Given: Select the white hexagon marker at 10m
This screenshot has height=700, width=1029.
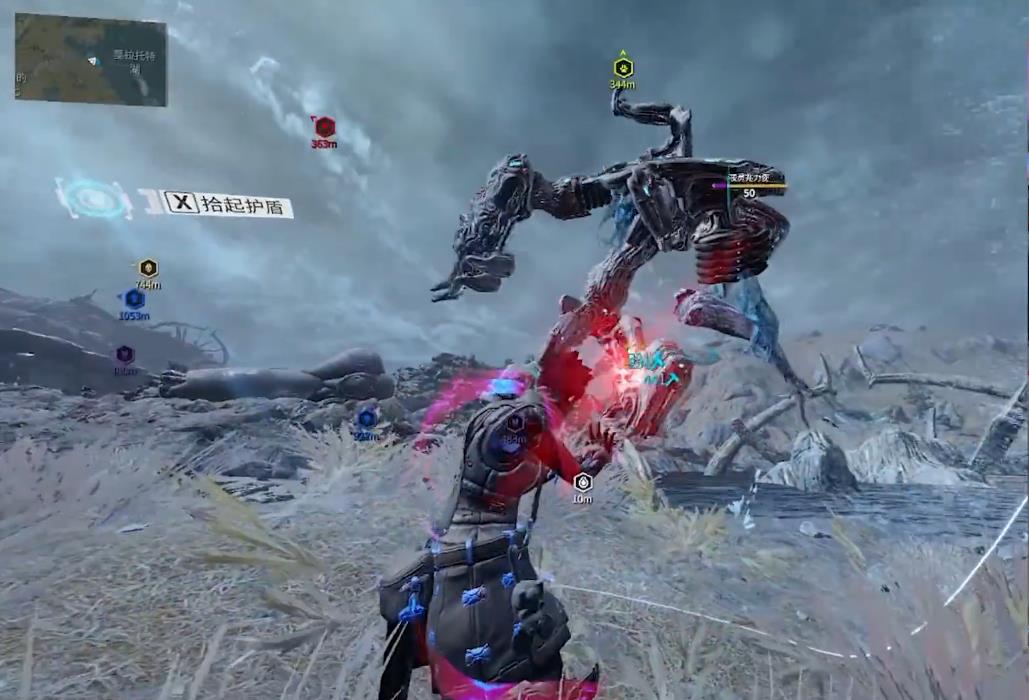Looking at the screenshot, I should tap(583, 482).
